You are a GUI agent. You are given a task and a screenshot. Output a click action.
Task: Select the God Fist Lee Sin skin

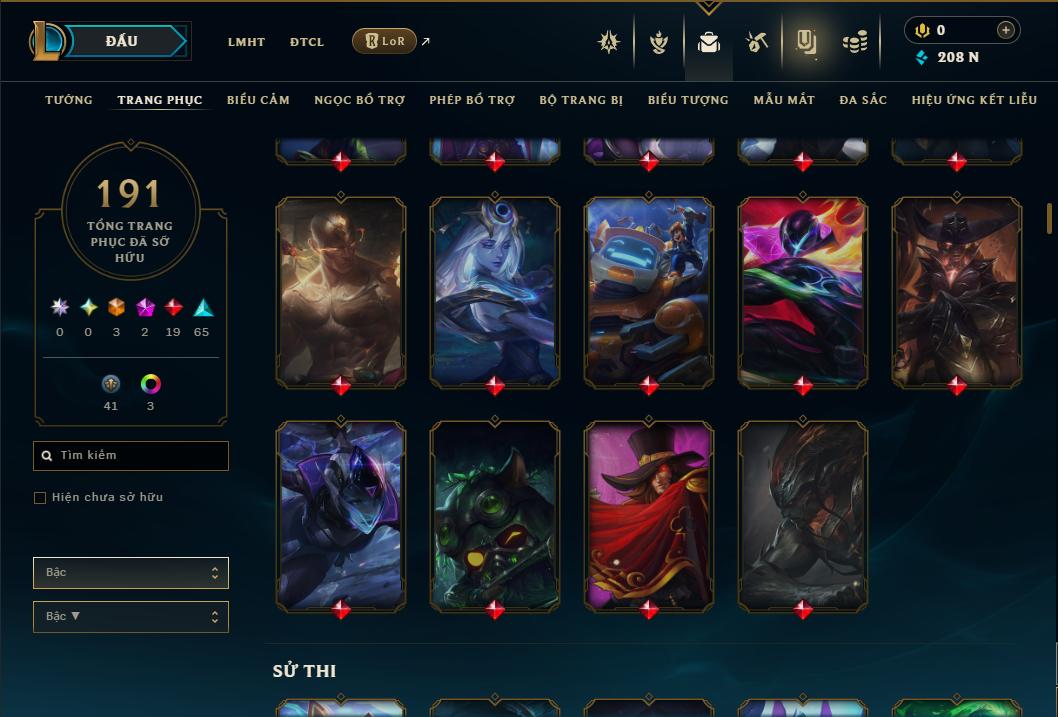pyautogui.click(x=341, y=290)
